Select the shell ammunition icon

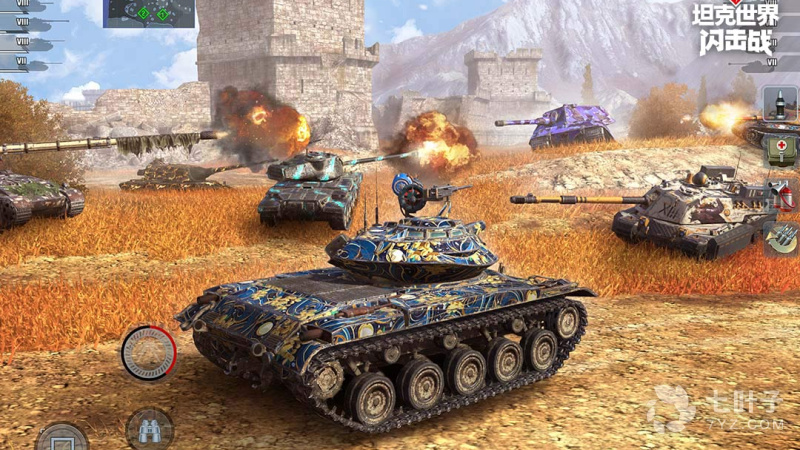[779, 103]
